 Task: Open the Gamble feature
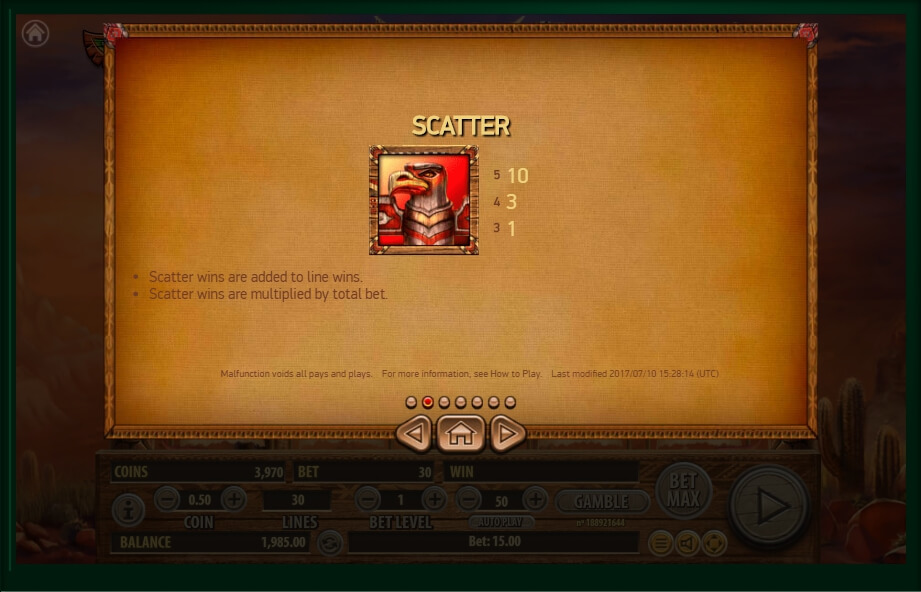602,501
